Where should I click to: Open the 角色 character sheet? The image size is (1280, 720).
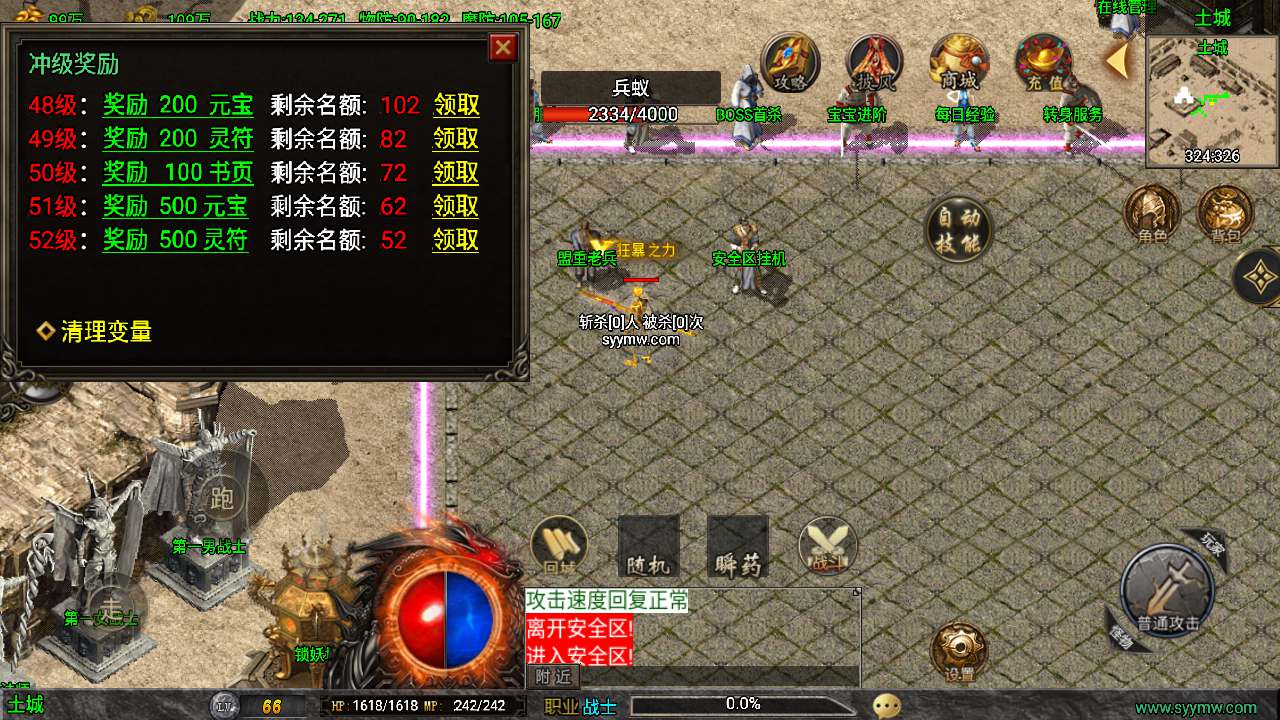coord(1152,213)
